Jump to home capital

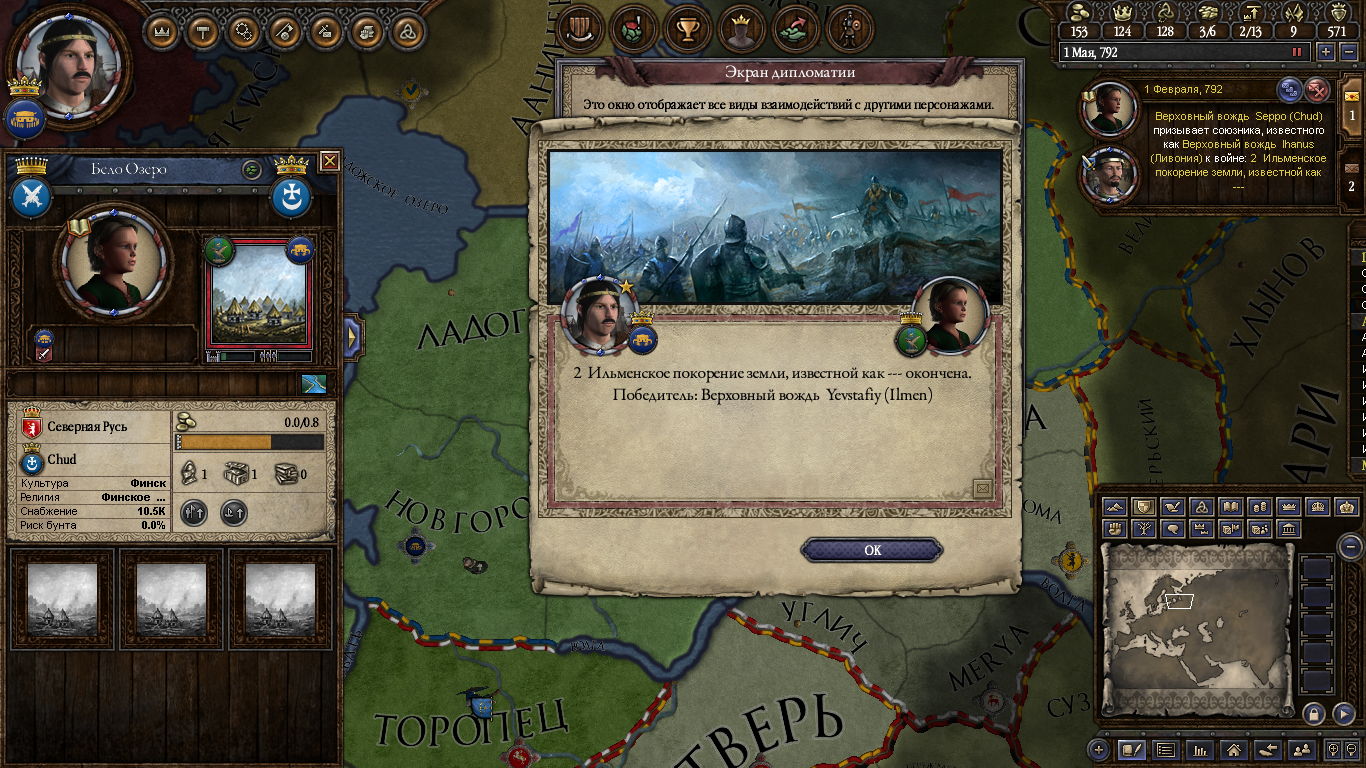pos(1235,749)
